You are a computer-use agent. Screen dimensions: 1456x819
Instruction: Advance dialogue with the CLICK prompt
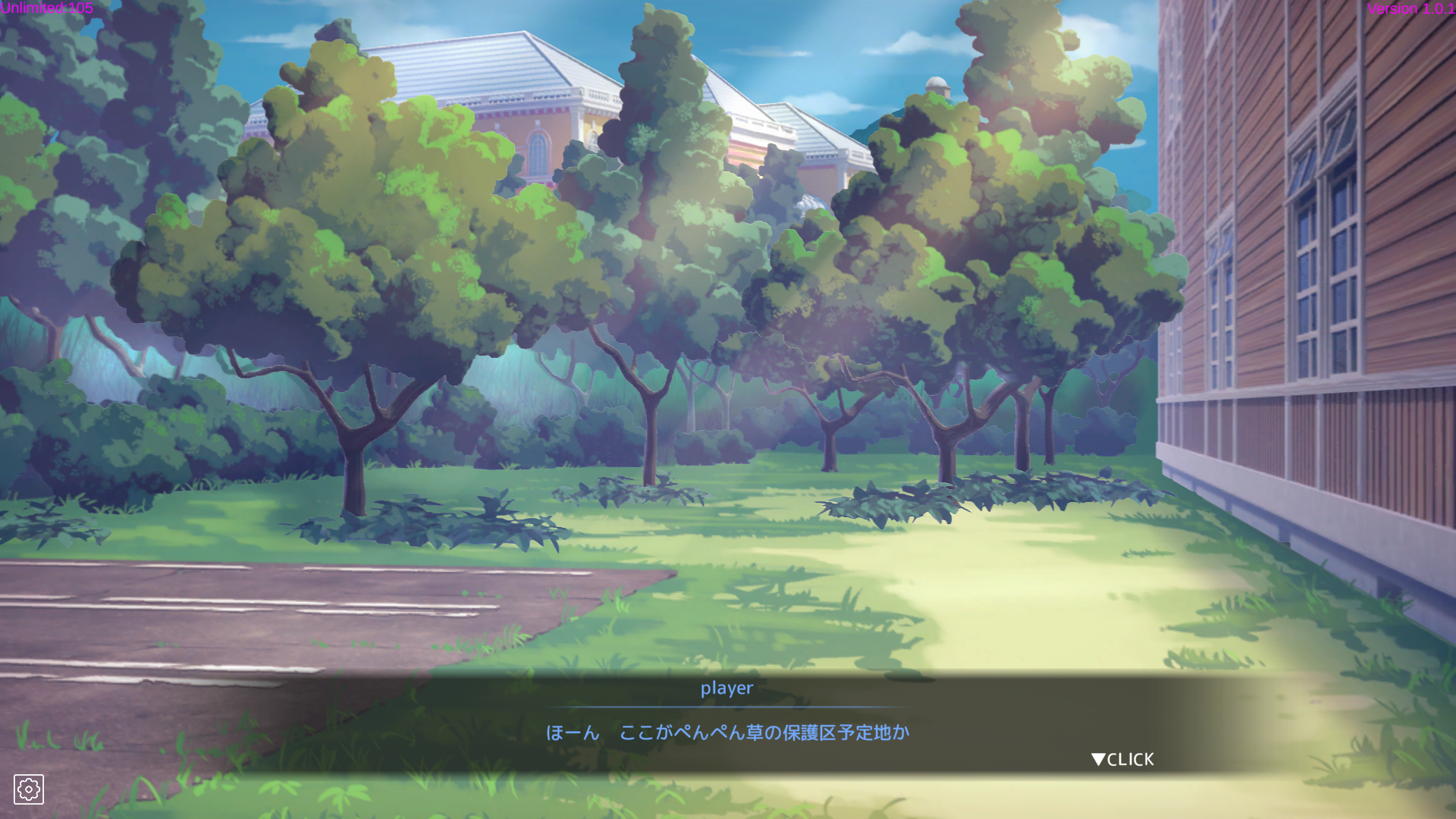[x=1122, y=759]
